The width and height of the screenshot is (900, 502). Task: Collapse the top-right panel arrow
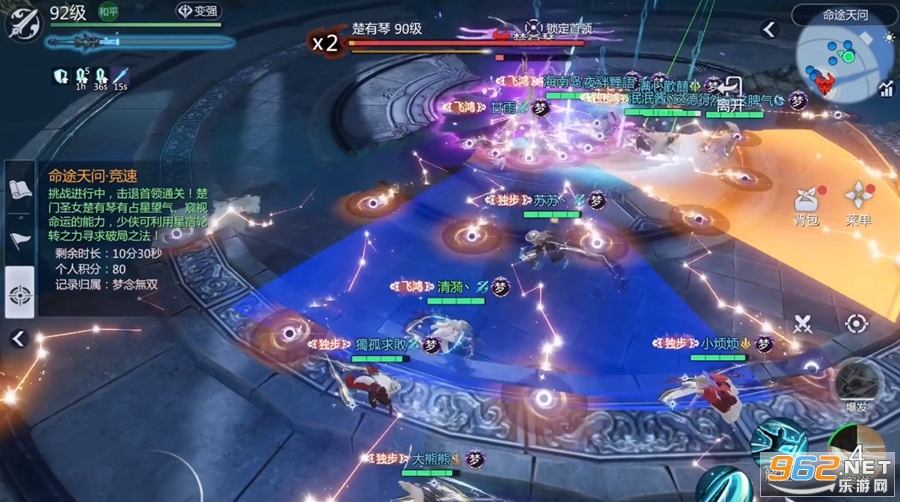coord(768,28)
